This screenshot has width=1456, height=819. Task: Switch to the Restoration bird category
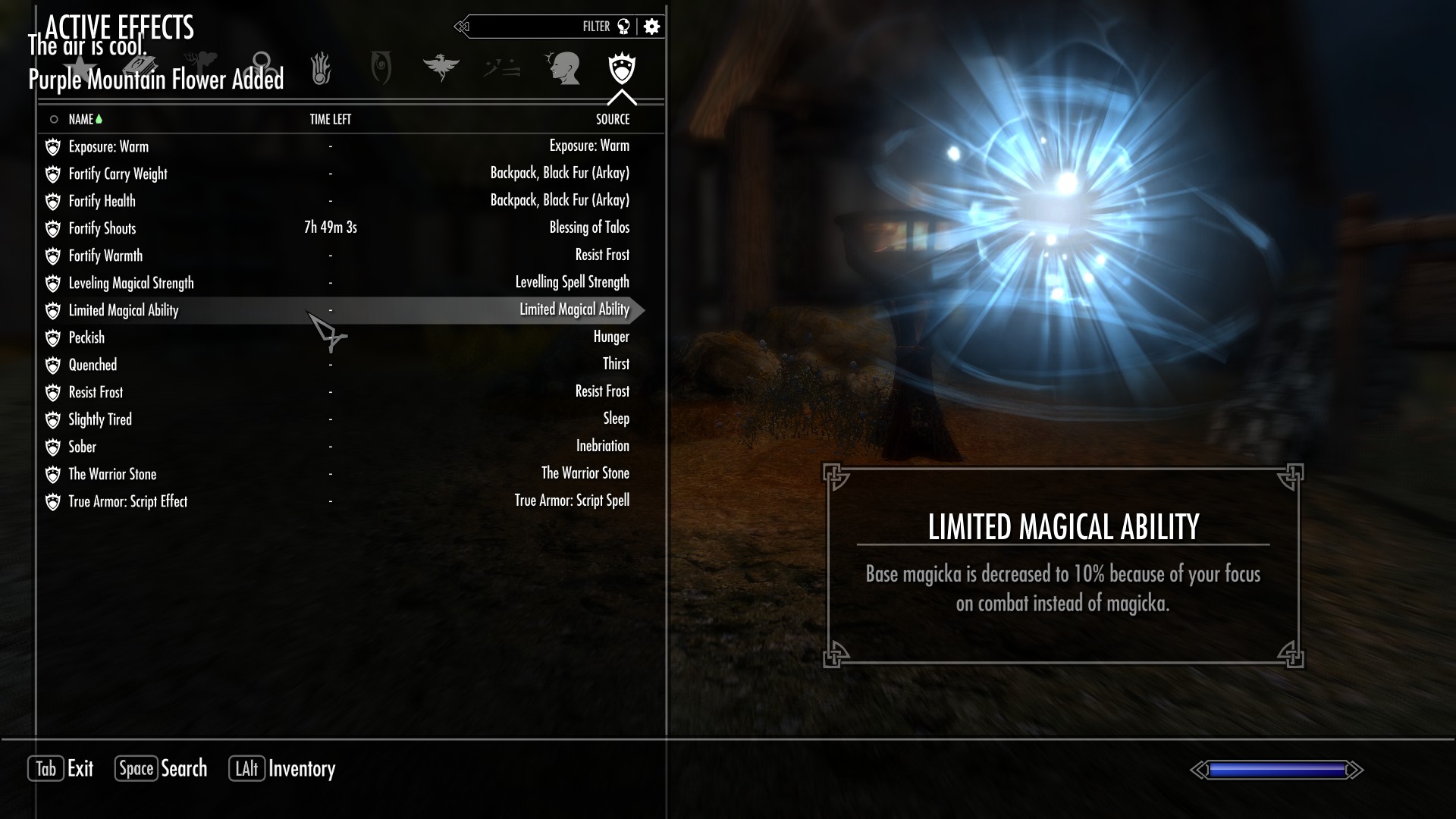441,68
